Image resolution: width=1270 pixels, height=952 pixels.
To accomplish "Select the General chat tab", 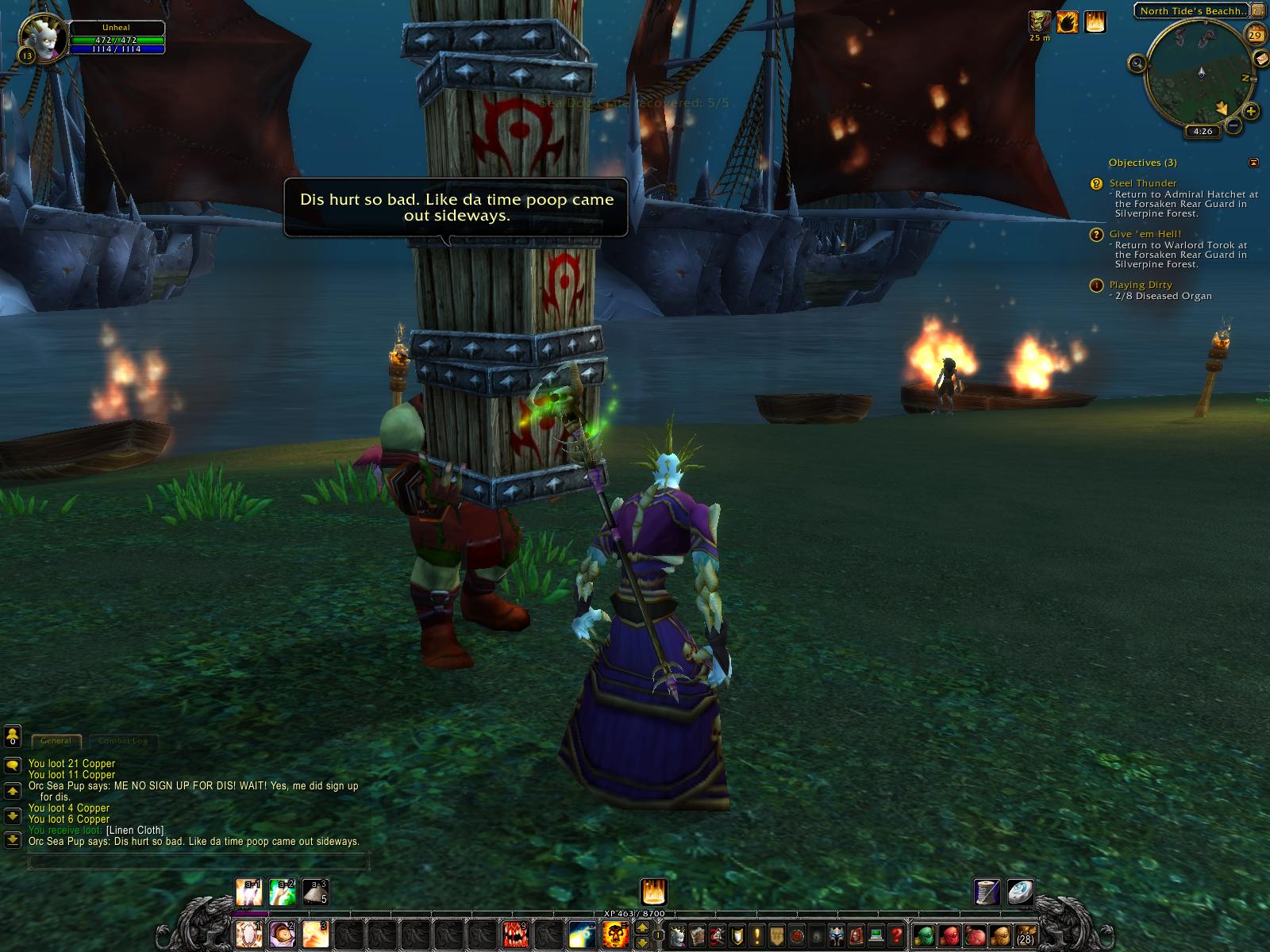I will tap(56, 741).
